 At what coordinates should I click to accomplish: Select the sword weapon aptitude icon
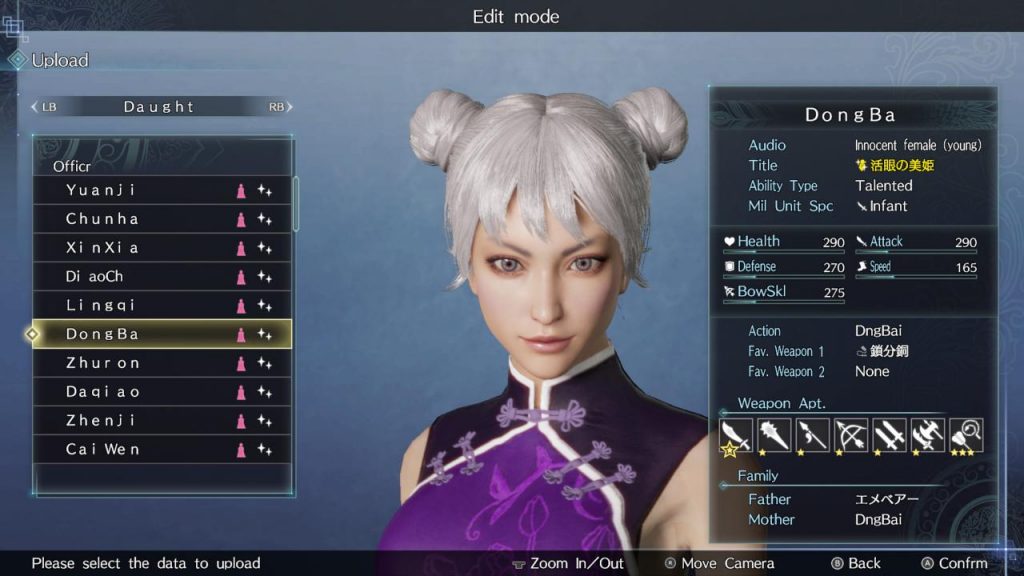point(735,435)
